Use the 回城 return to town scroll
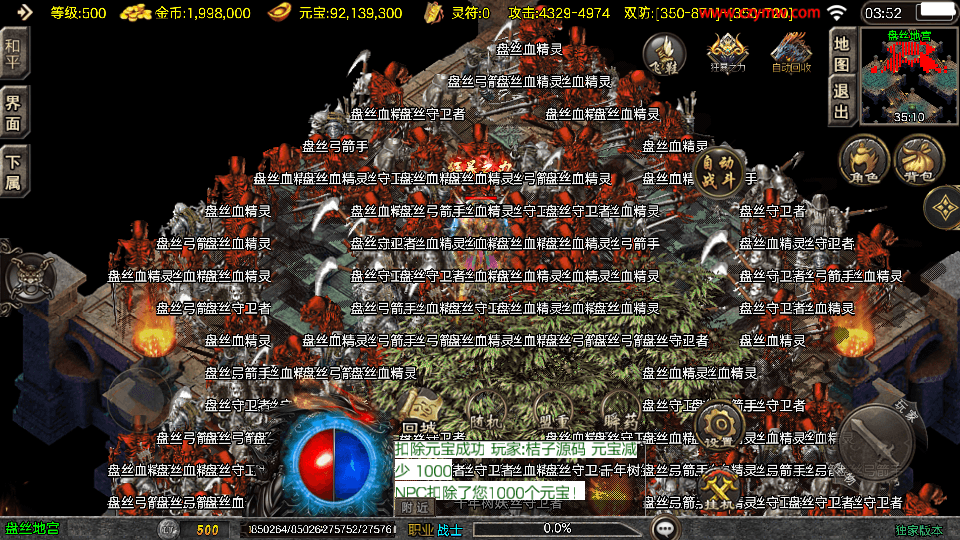 [420, 413]
